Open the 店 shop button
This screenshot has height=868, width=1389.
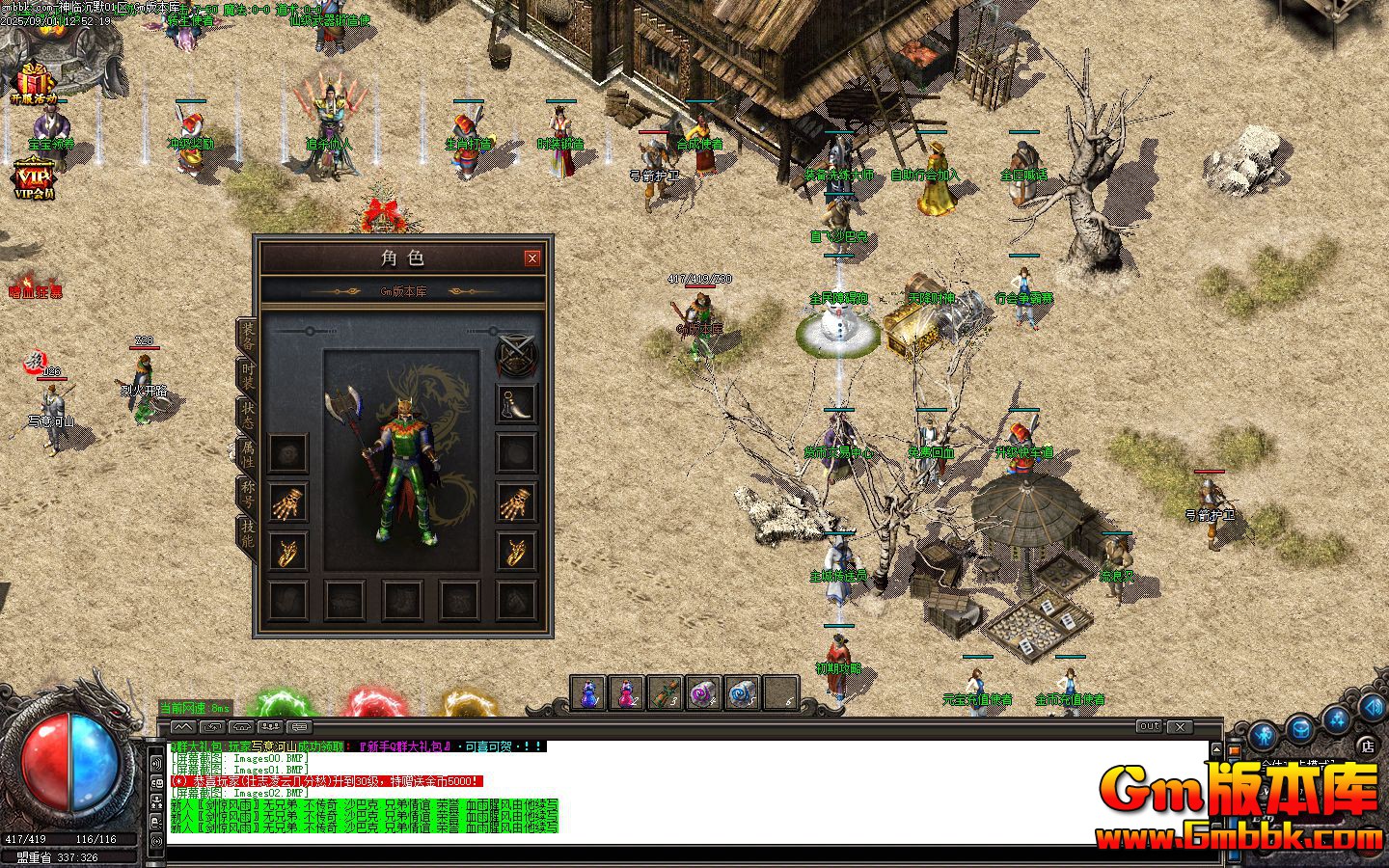(x=1367, y=745)
